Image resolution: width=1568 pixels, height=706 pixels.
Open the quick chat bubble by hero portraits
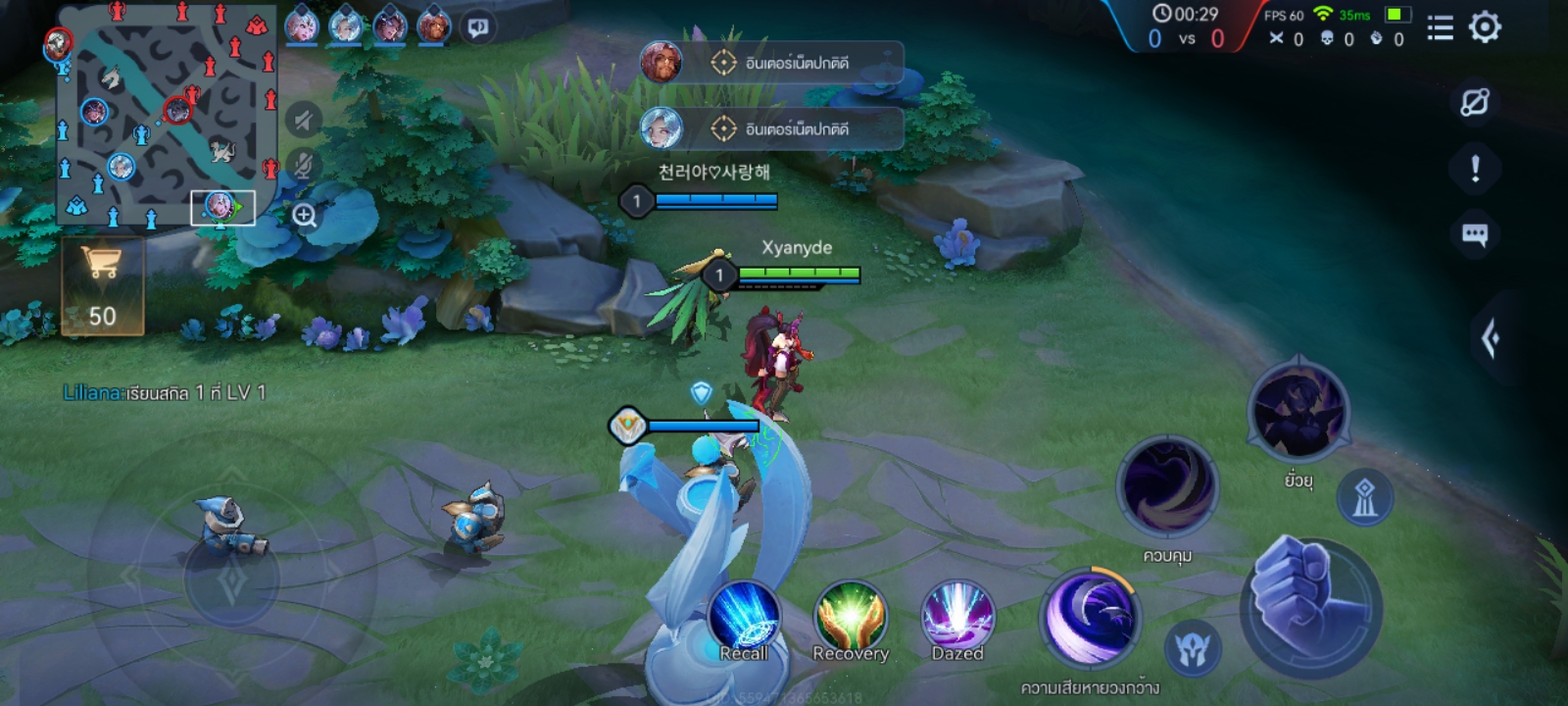click(478, 27)
